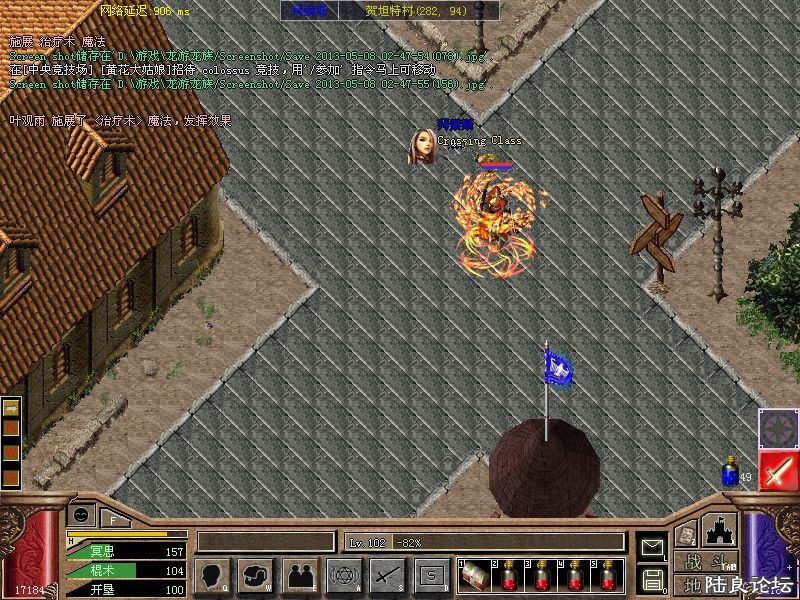Click the player portrait above the character
The width and height of the screenshot is (800, 600).
(x=421, y=147)
